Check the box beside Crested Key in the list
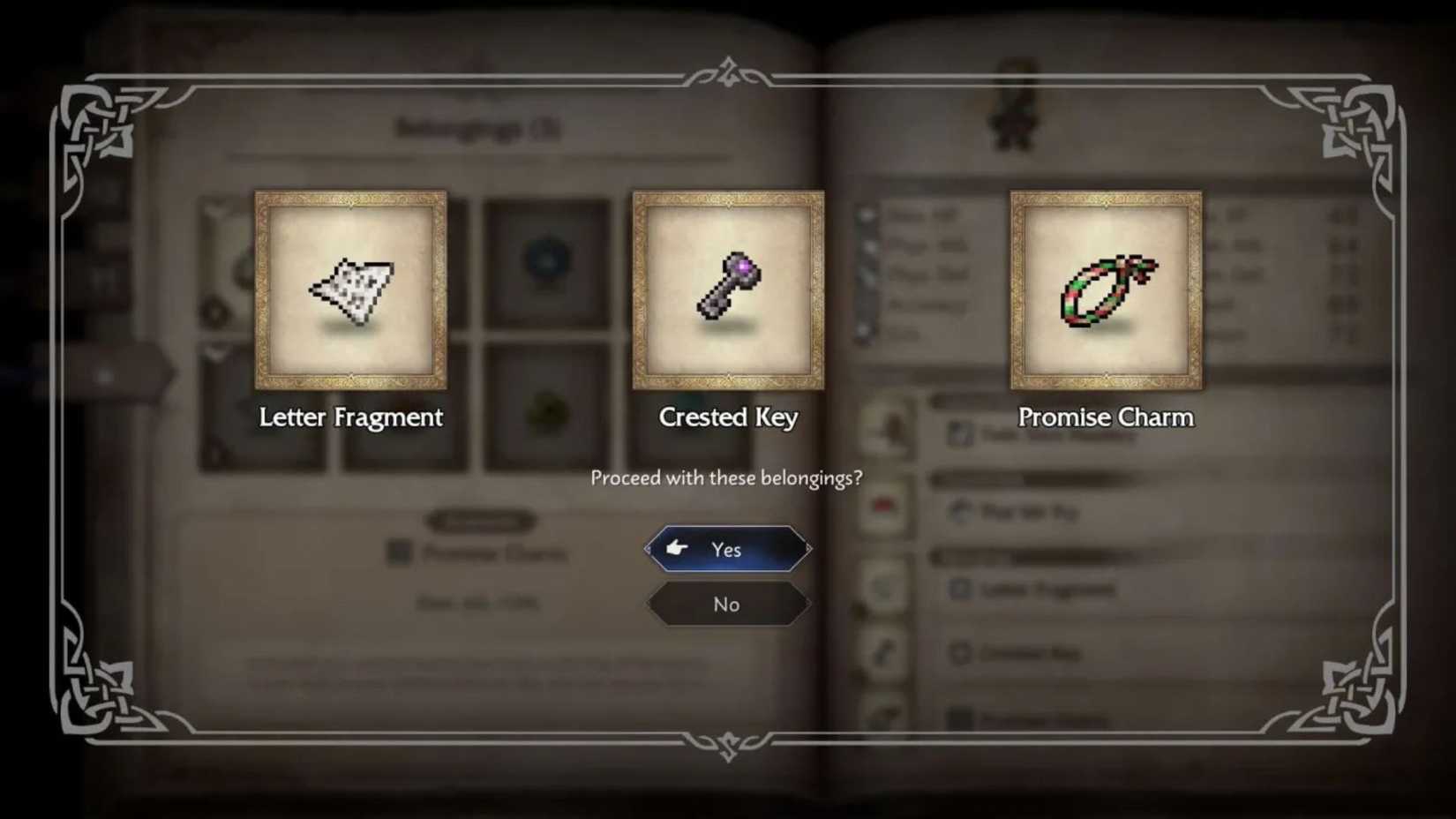The height and width of the screenshot is (819, 1456). [959, 654]
